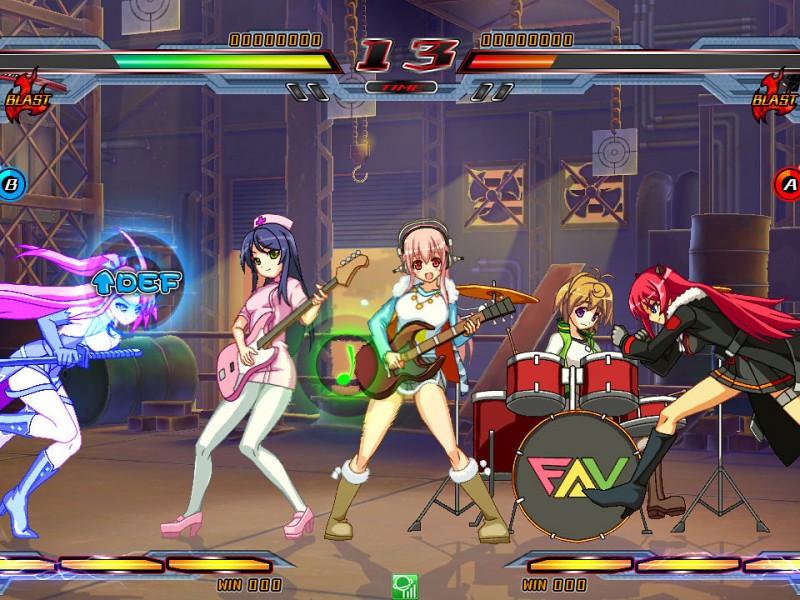Click the right player's BLAST icon
800x600 pixels.
778,97
